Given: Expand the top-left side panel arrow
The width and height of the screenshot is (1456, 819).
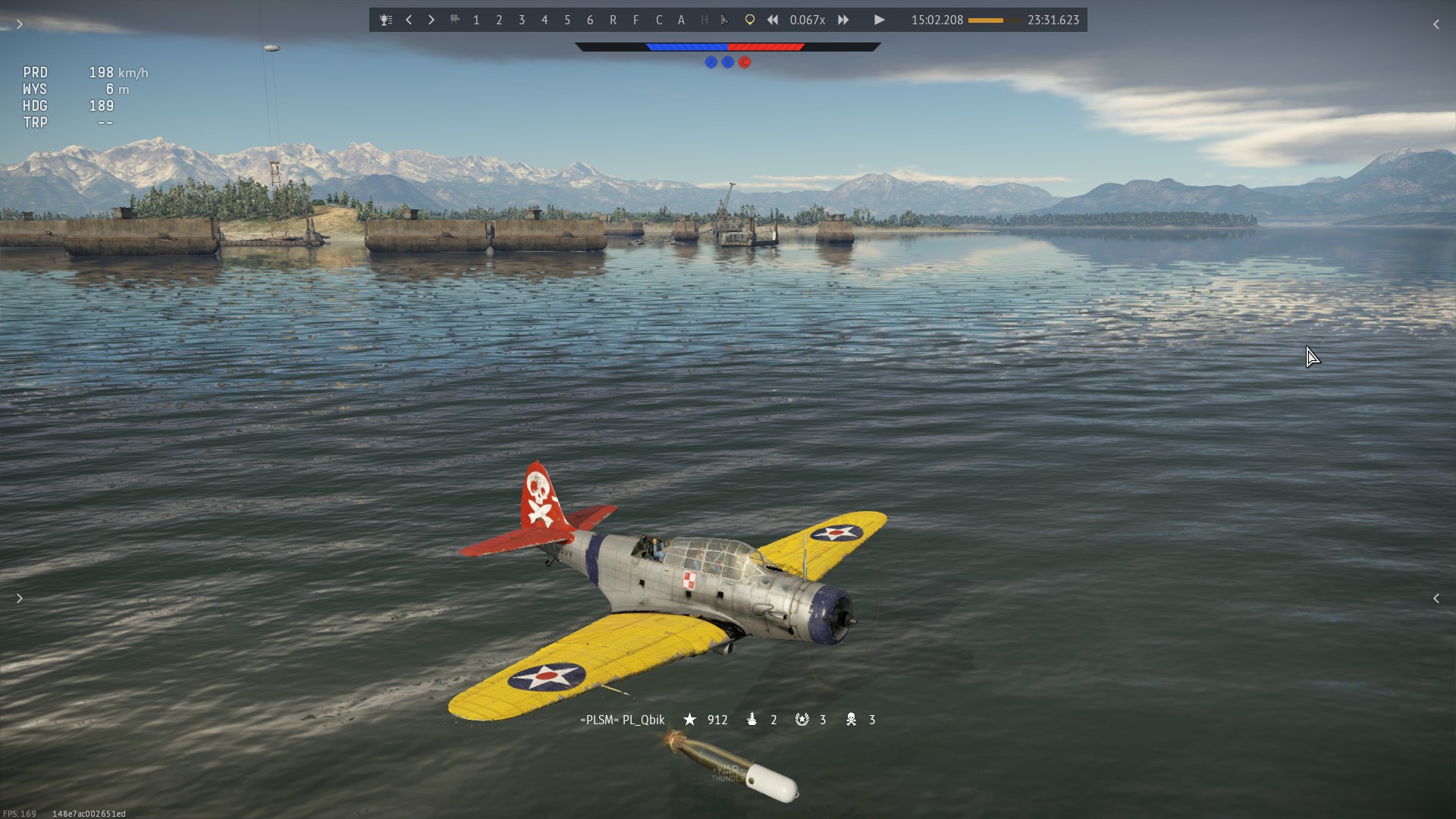Looking at the screenshot, I should click(20, 24).
